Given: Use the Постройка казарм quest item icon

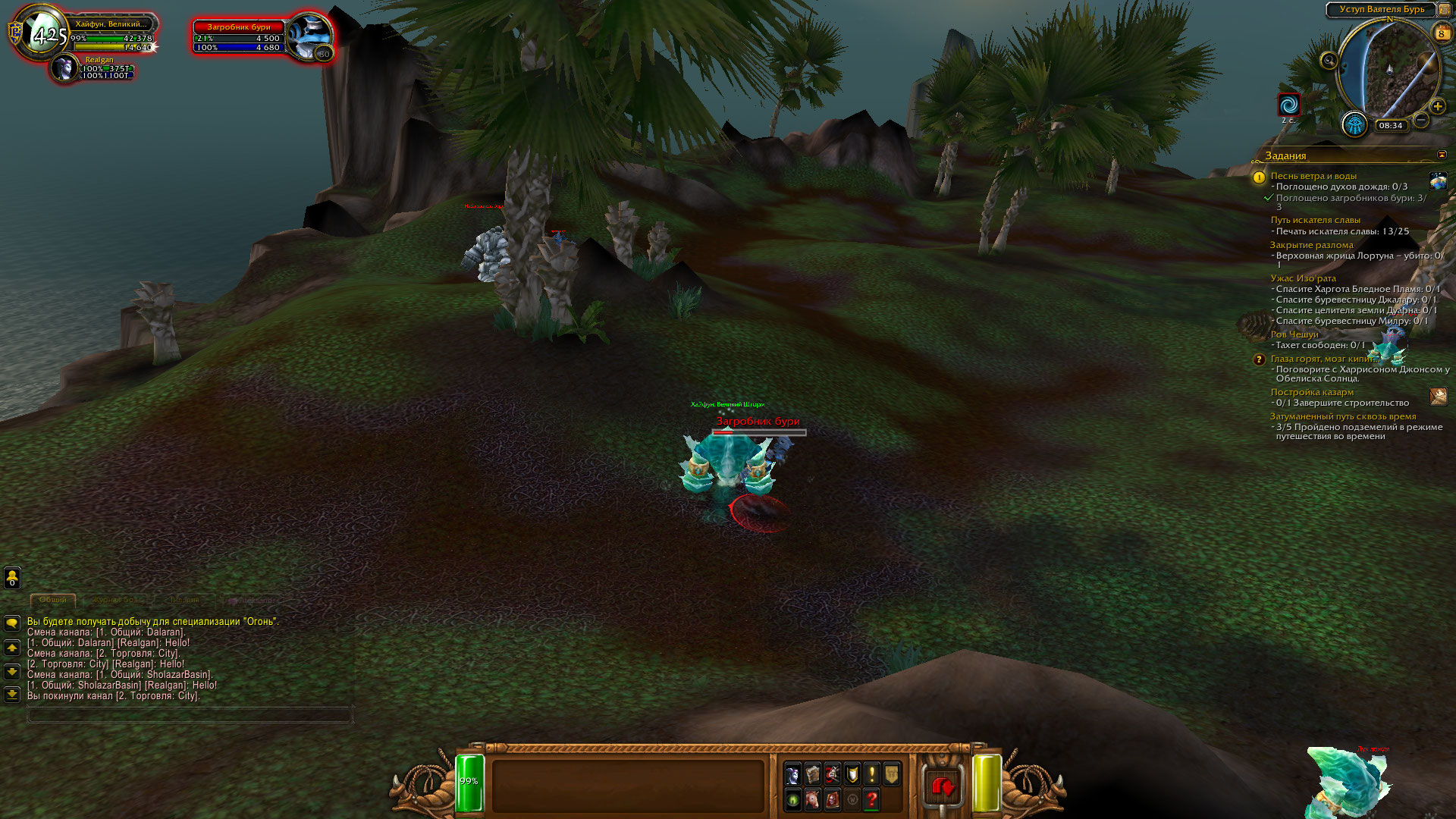Looking at the screenshot, I should click(x=1438, y=397).
